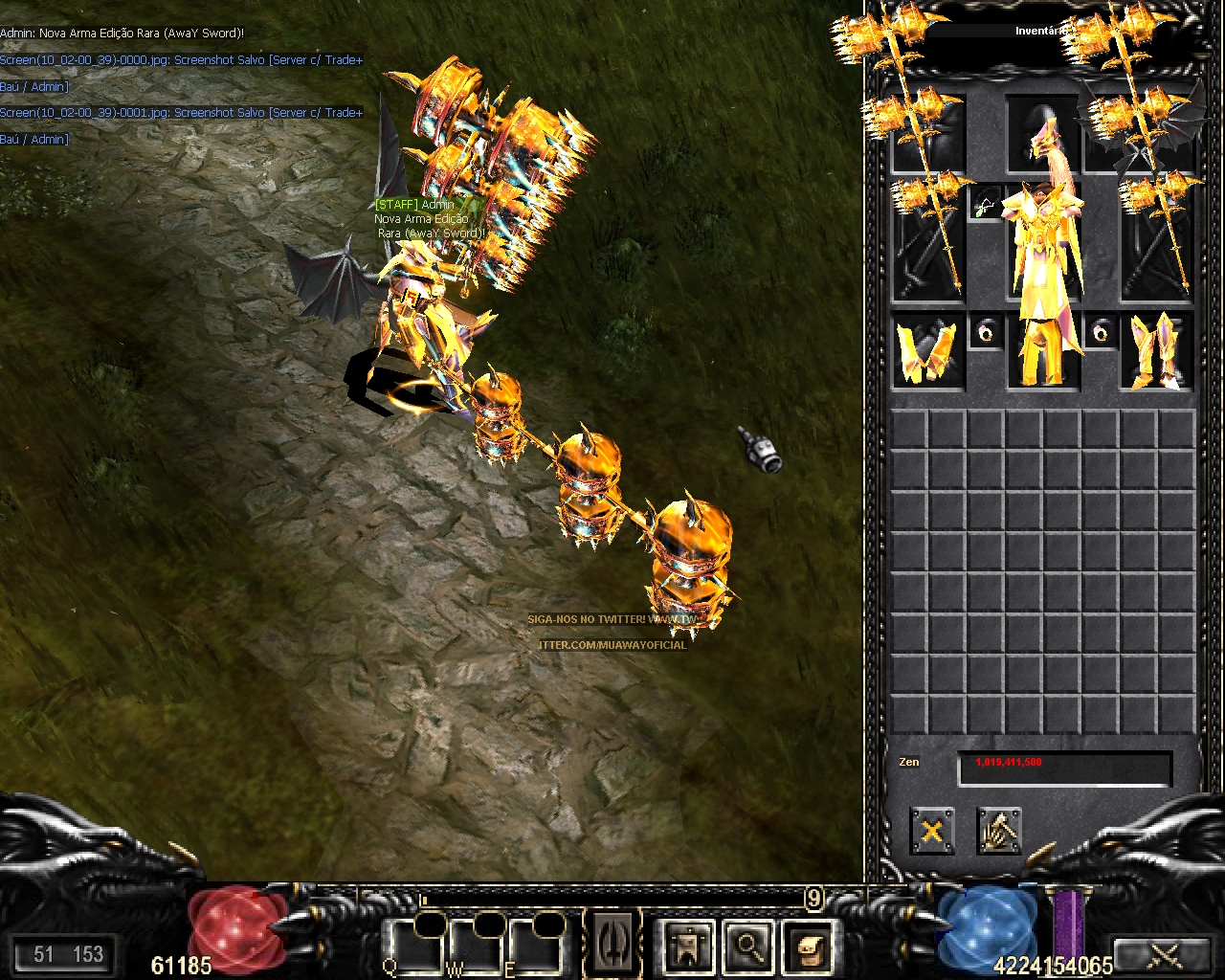Select the equipped golden pants slot
The width and height of the screenshot is (1225, 980).
[x=1042, y=354]
